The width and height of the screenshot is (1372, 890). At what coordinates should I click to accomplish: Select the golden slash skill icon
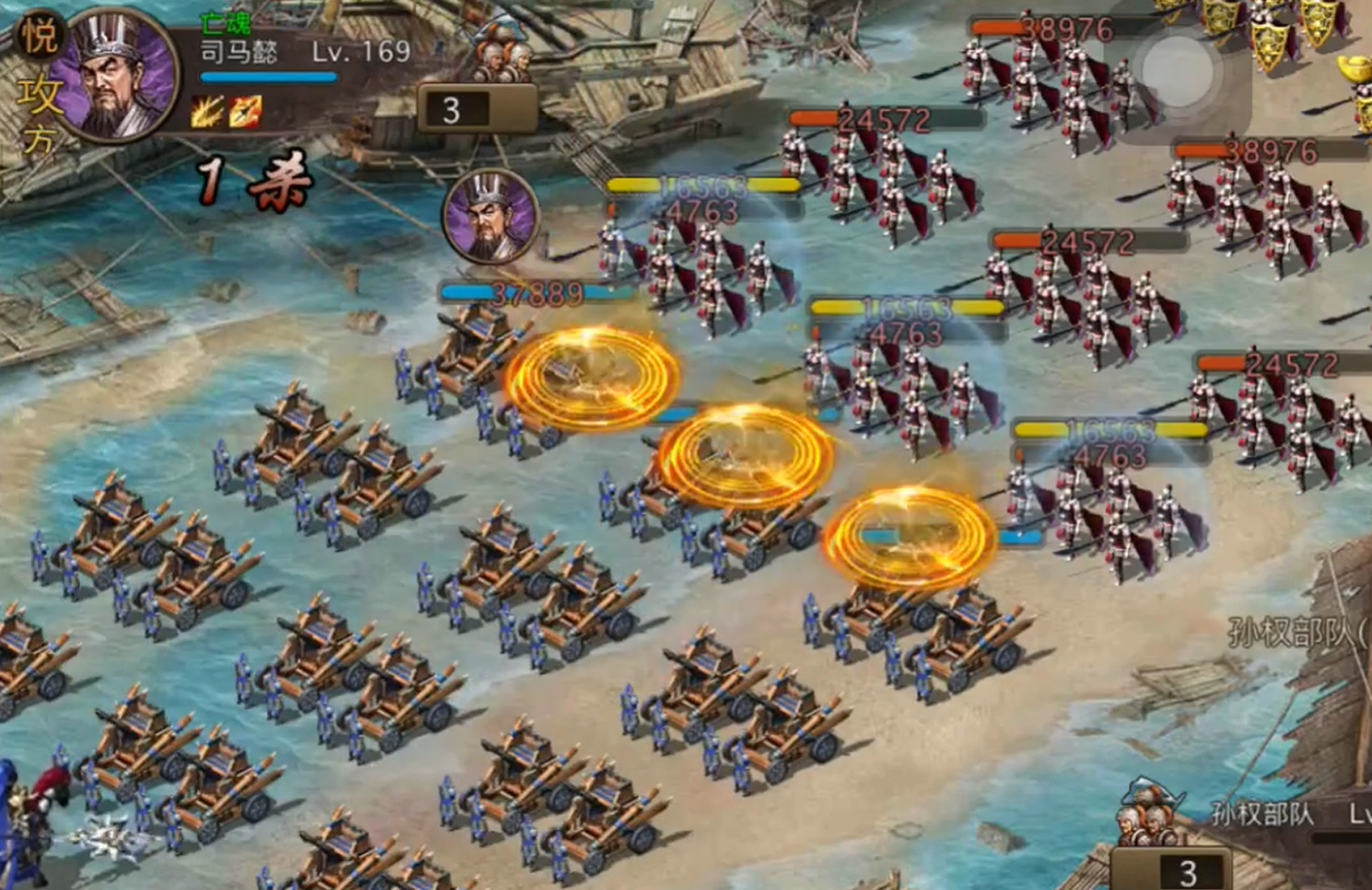[x=207, y=112]
